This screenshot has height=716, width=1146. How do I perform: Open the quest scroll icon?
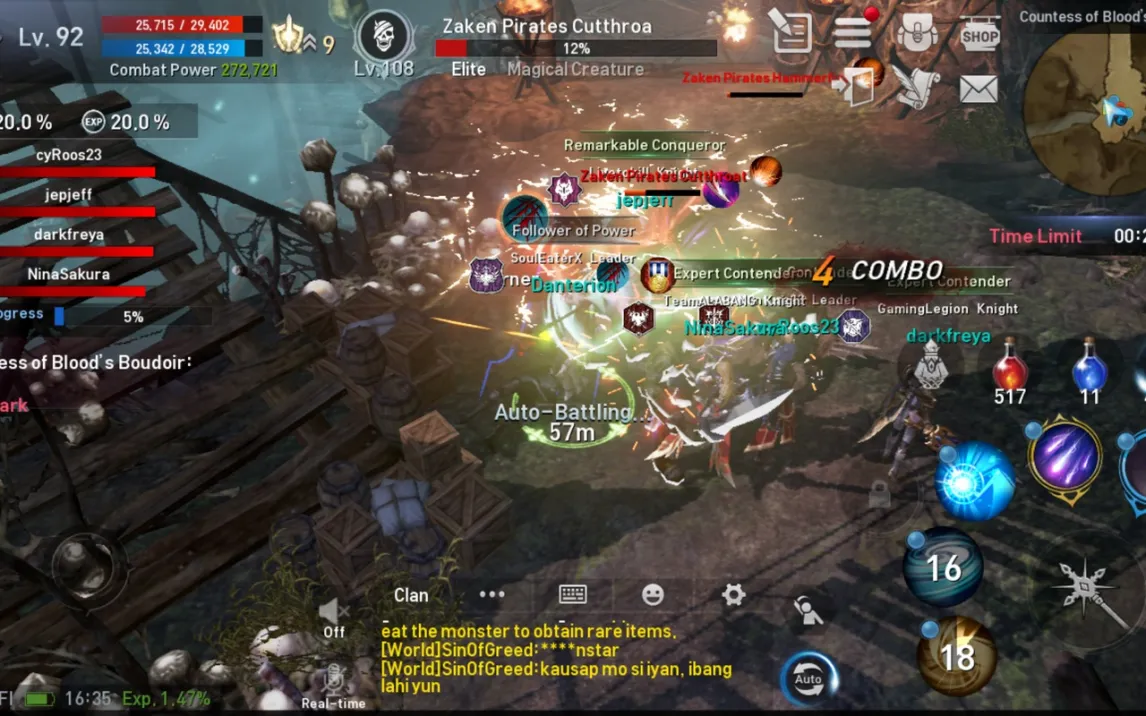[791, 34]
